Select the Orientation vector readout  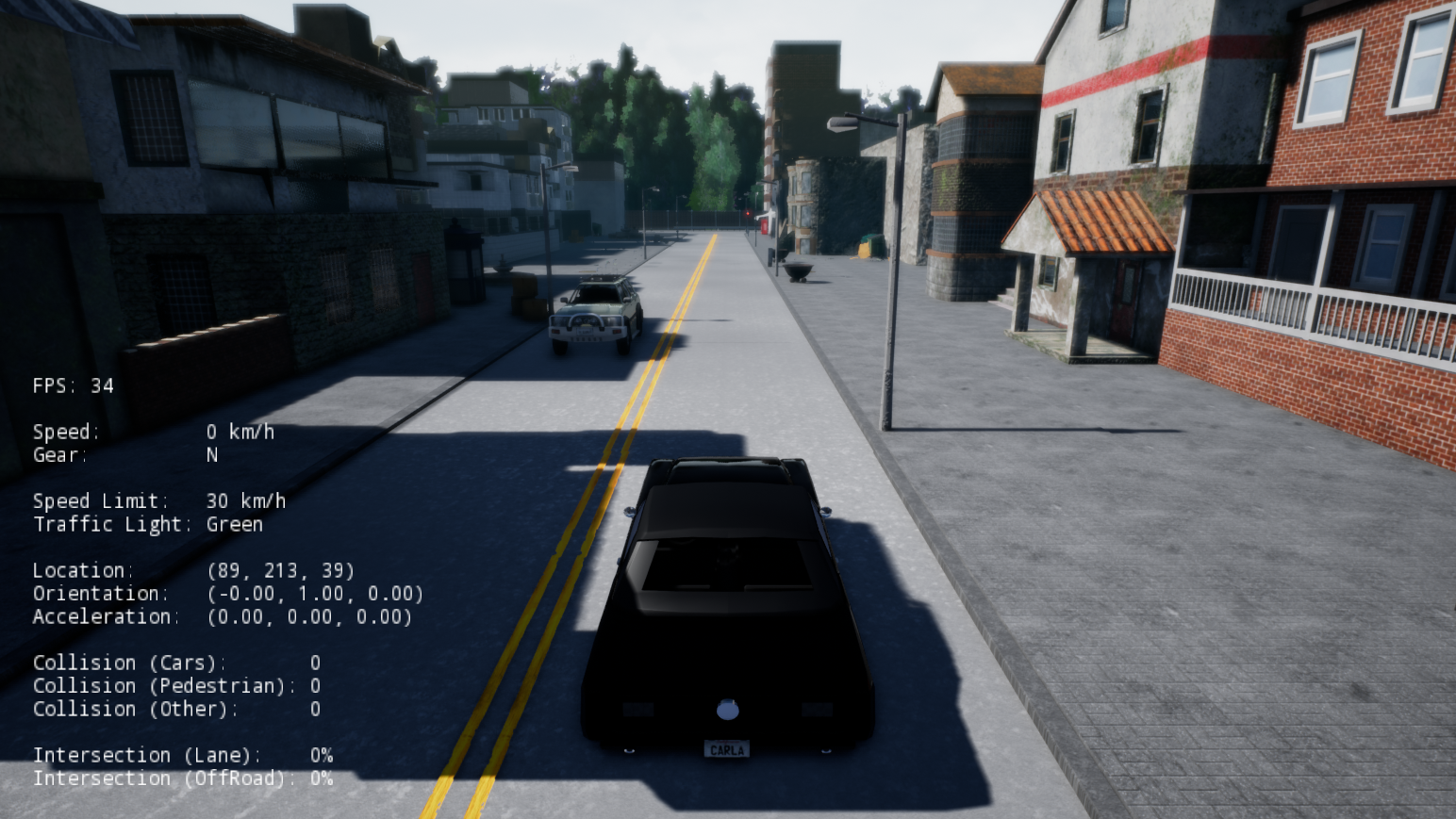click(226, 594)
